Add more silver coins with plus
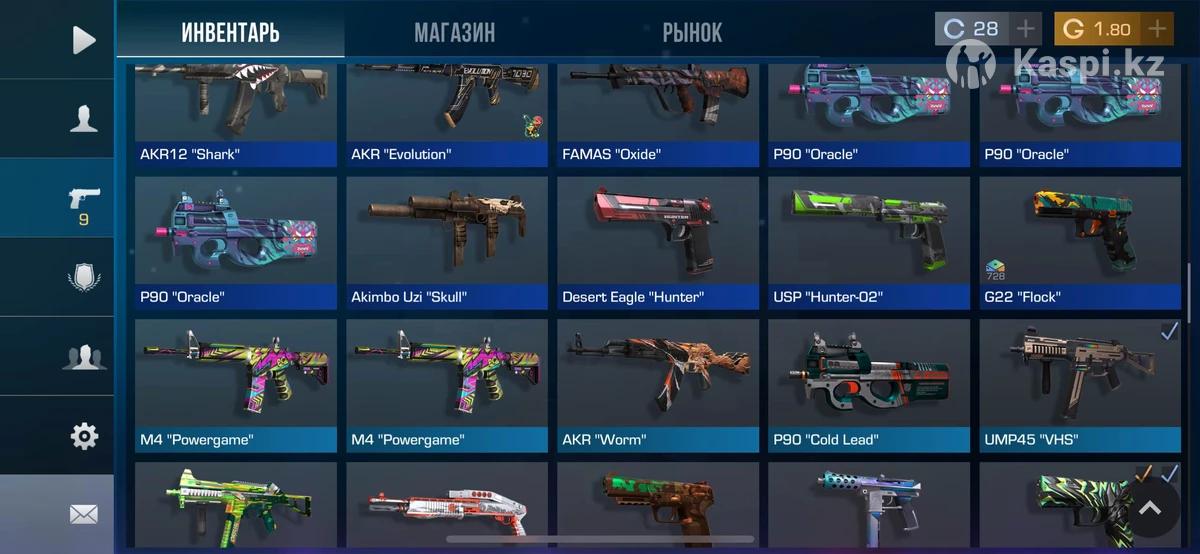Image resolution: width=1200 pixels, height=554 pixels. pyautogui.click(x=1026, y=29)
